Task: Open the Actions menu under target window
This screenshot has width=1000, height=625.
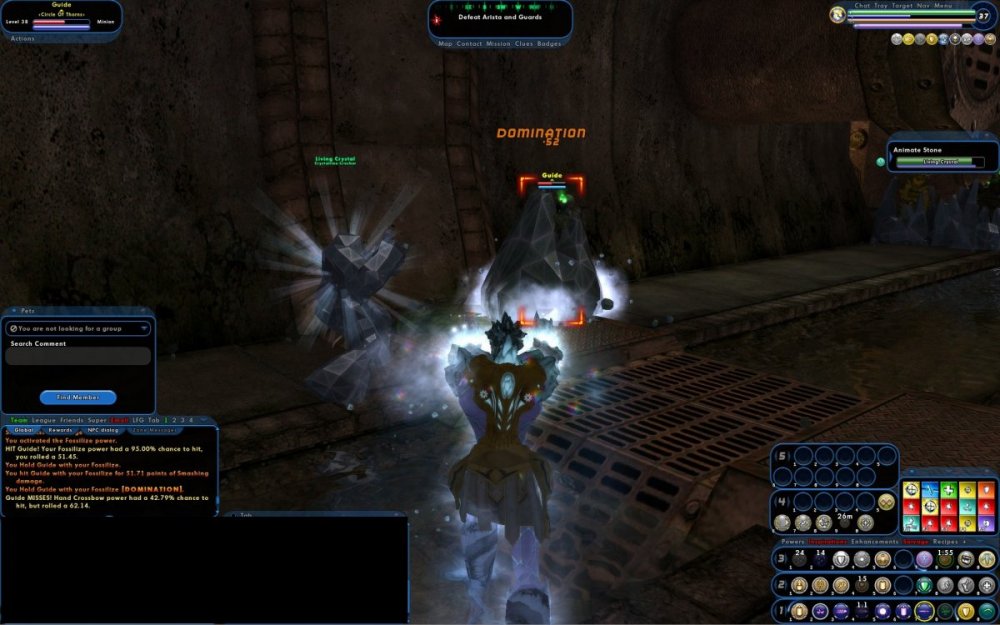Action: (22, 38)
